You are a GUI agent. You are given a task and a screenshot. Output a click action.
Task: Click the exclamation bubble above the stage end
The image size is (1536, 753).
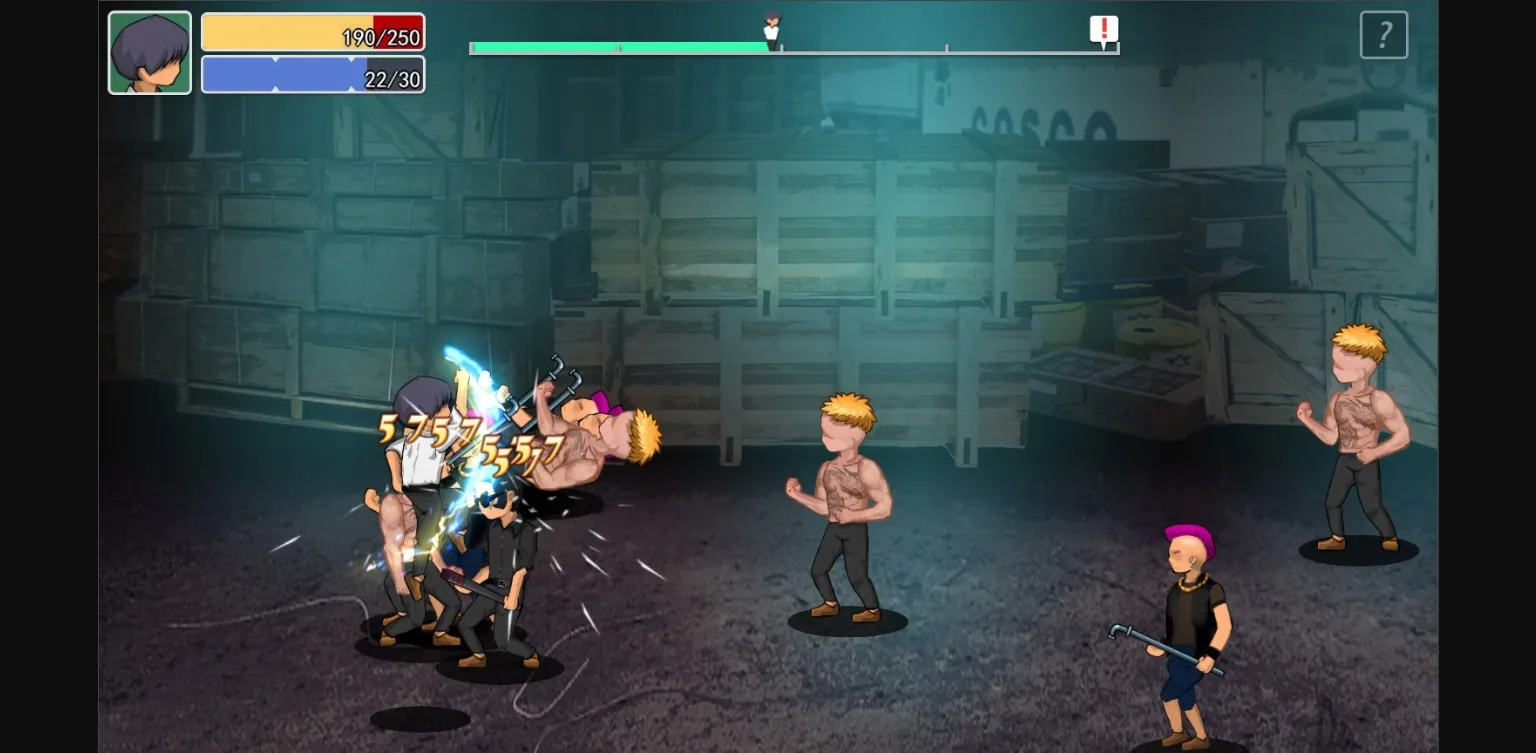pos(1104,30)
